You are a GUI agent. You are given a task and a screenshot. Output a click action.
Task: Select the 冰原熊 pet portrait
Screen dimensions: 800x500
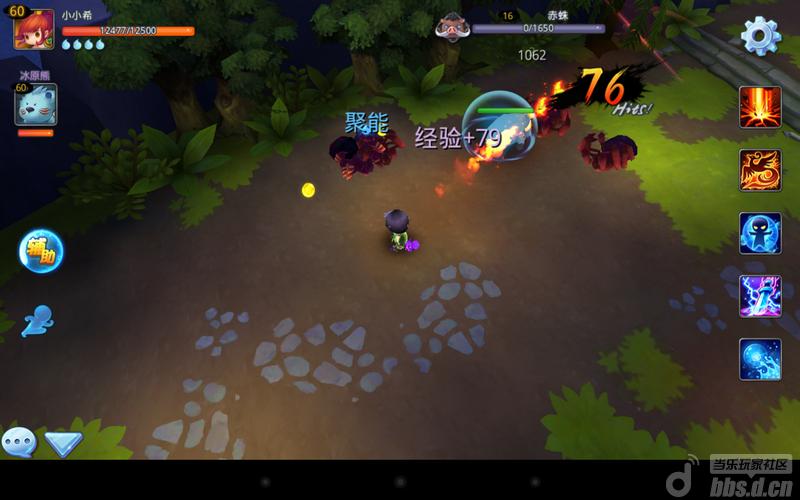pos(35,104)
